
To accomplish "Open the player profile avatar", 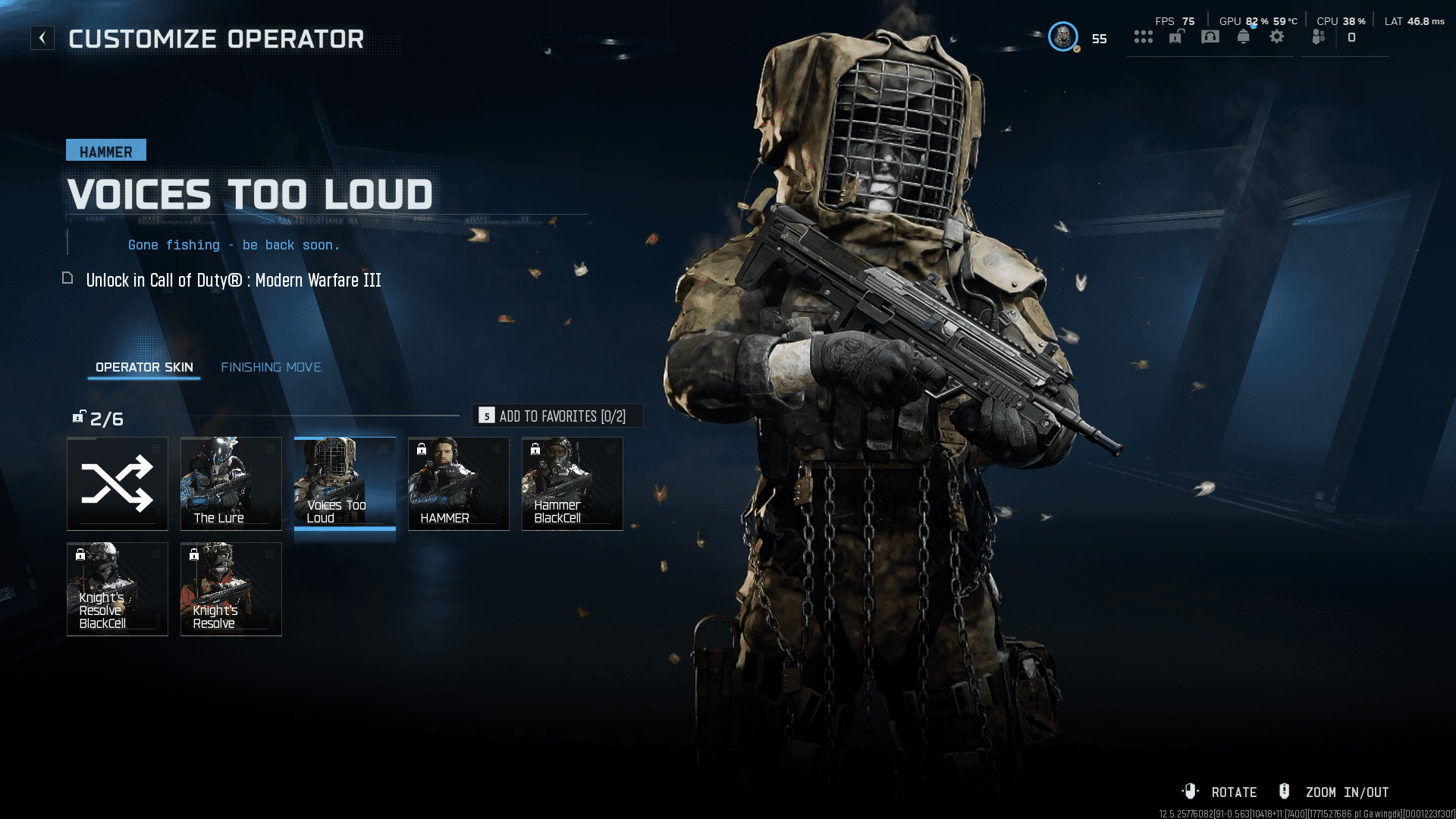I will pyautogui.click(x=1063, y=36).
